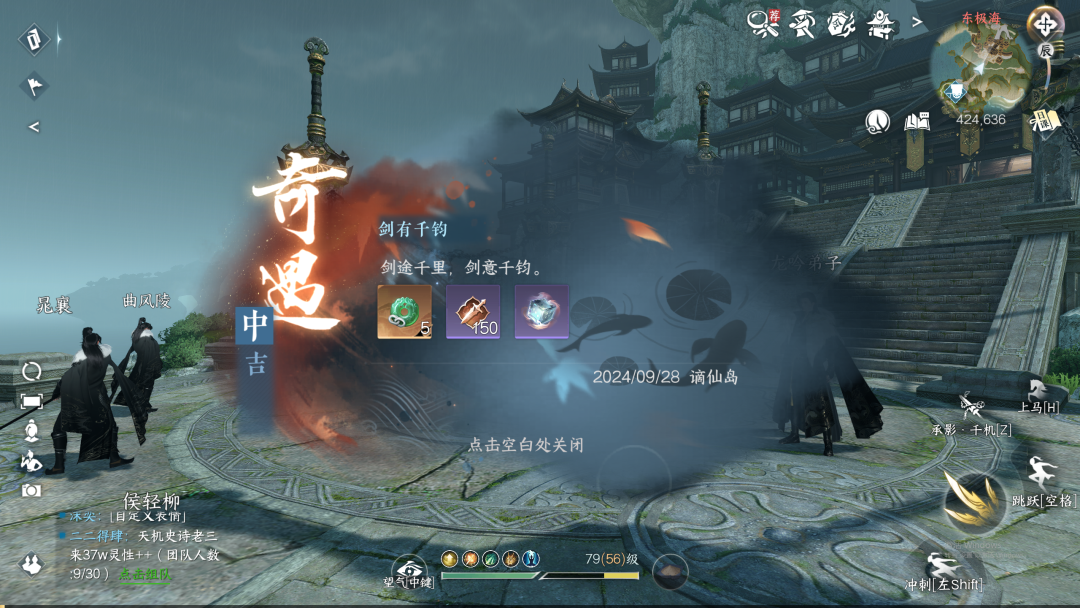1080x608 pixels.
Task: Expand the top icon row arrow
Action: 916,22
